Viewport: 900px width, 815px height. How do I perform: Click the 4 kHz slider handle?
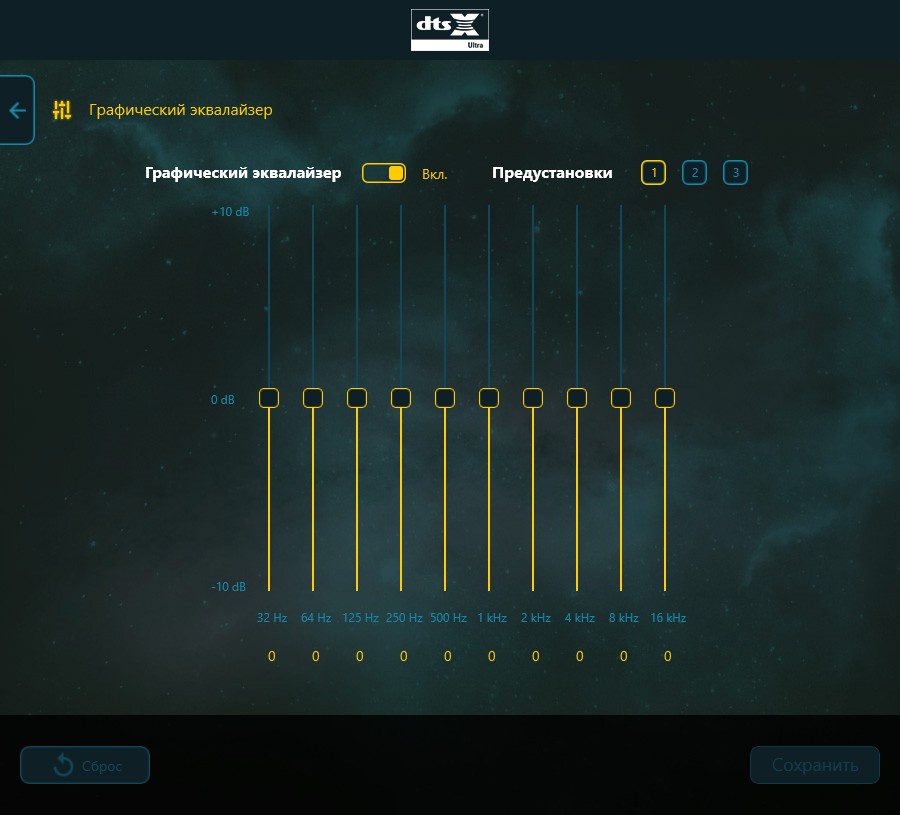(x=577, y=398)
